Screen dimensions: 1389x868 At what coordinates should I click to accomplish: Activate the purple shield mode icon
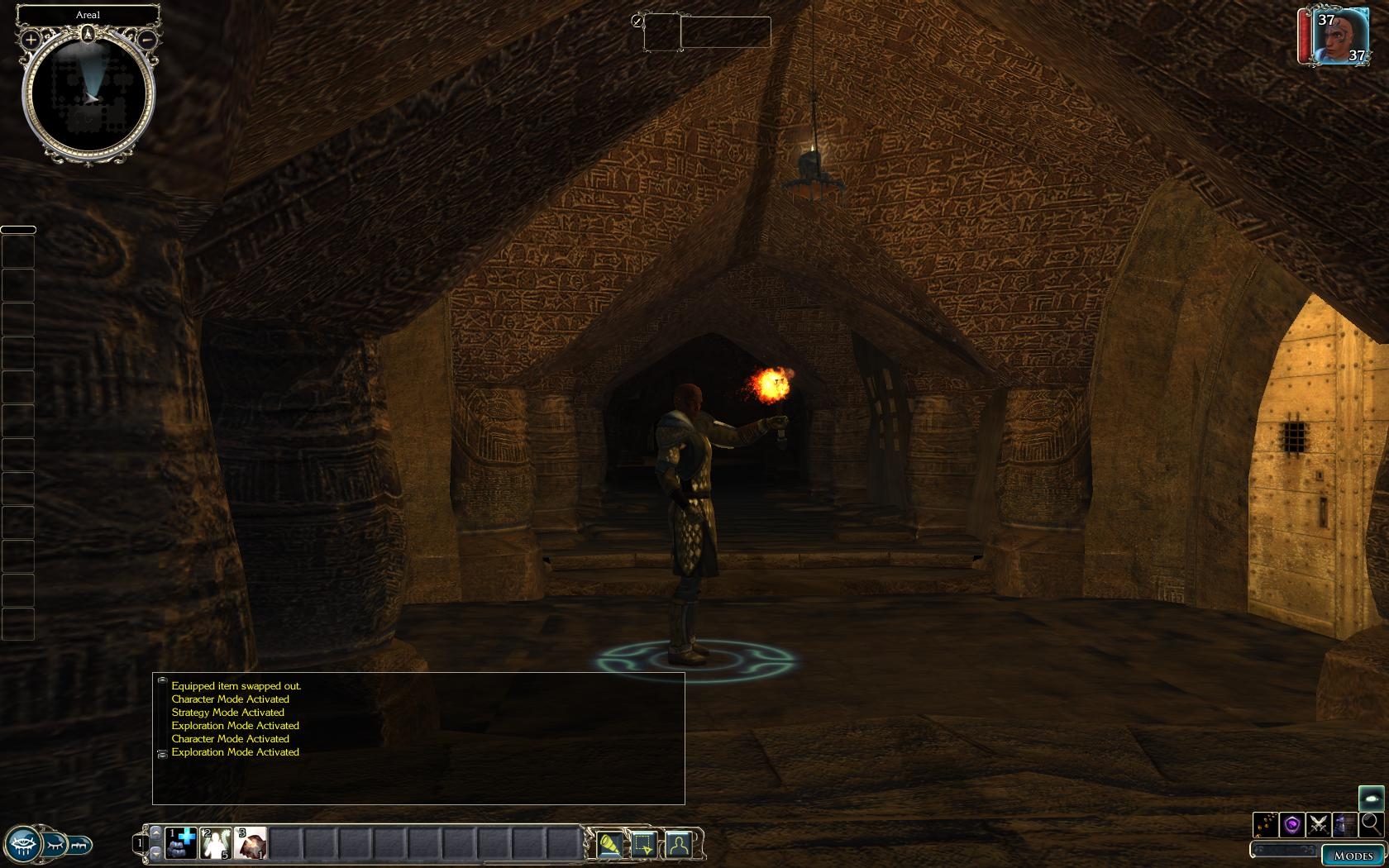tap(1292, 824)
